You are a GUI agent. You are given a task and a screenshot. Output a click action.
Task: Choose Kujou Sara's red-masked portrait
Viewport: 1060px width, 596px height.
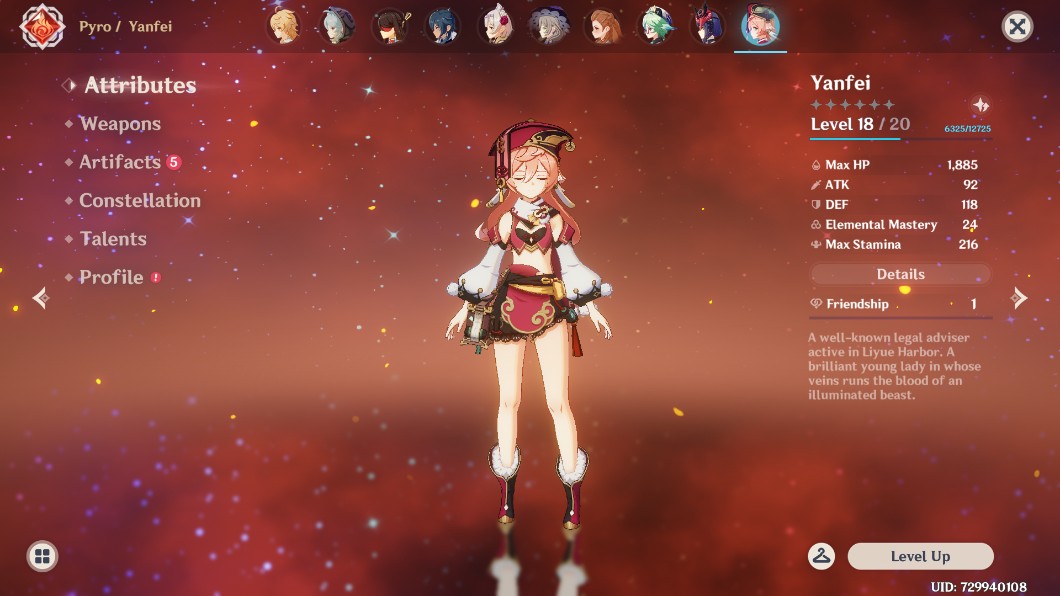click(707, 26)
